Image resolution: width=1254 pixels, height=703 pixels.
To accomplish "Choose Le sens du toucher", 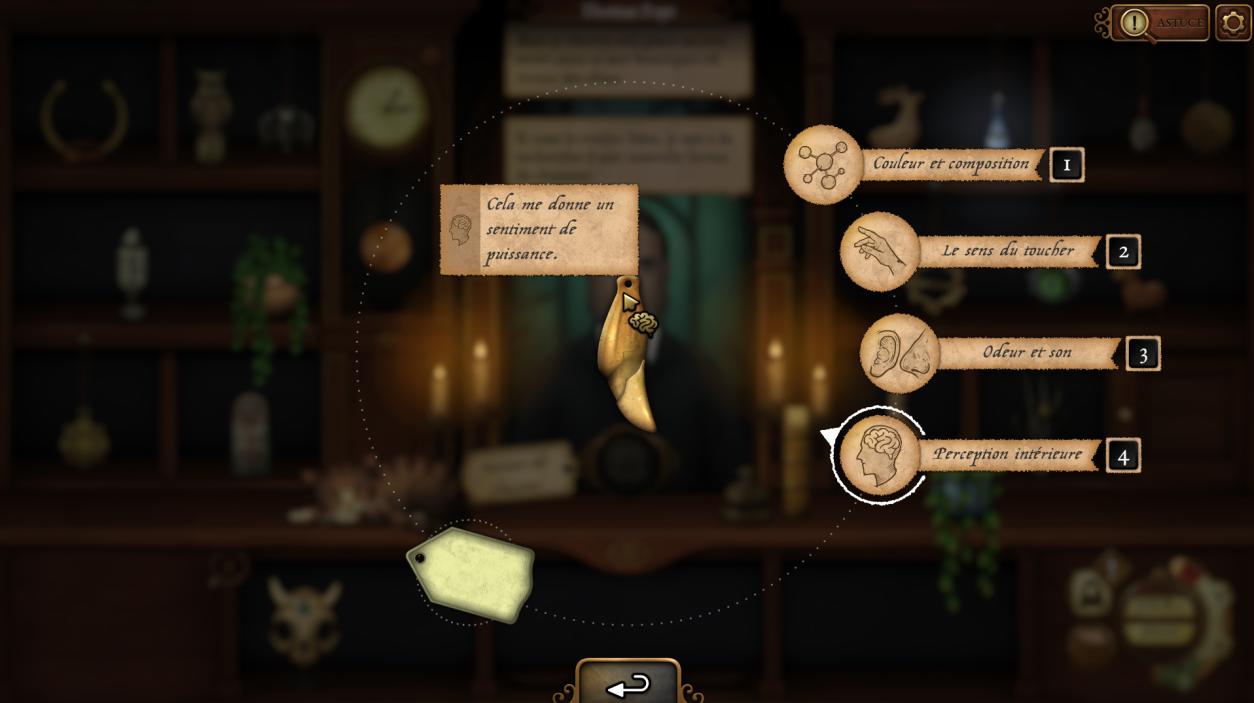I will (x=879, y=252).
